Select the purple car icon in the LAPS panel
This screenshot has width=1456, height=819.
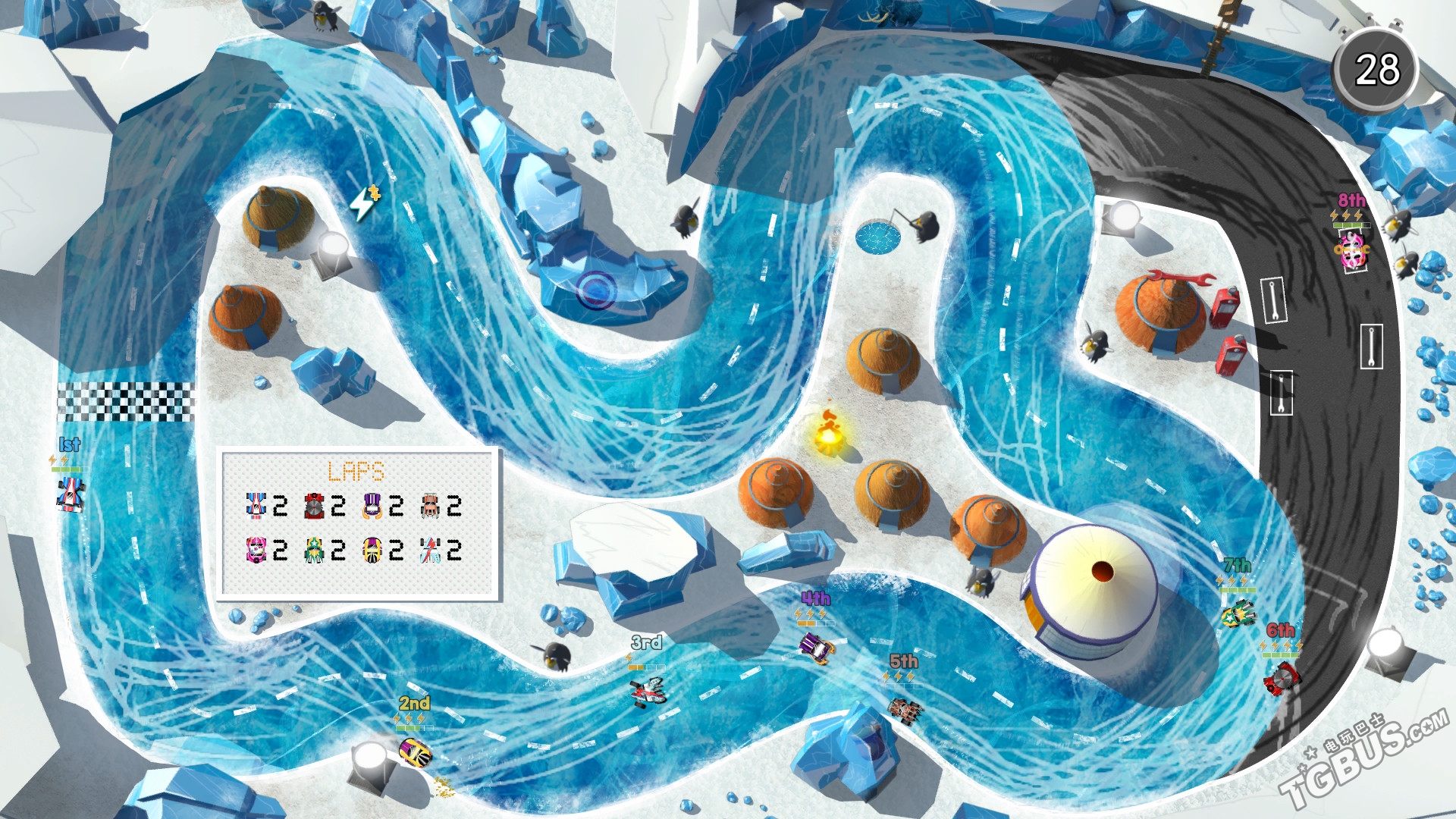[372, 507]
